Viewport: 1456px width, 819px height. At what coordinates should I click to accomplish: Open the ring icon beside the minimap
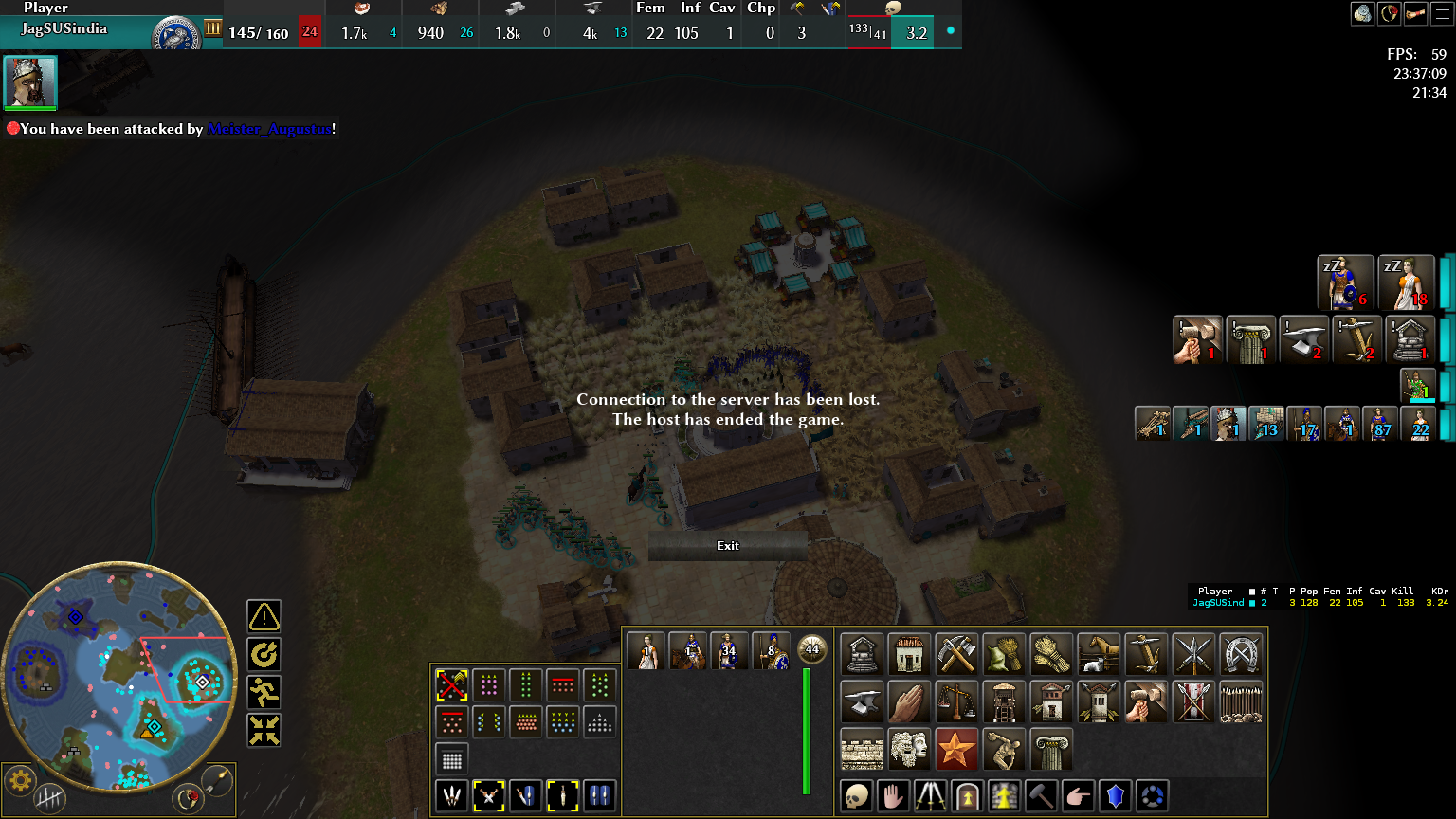(x=189, y=798)
